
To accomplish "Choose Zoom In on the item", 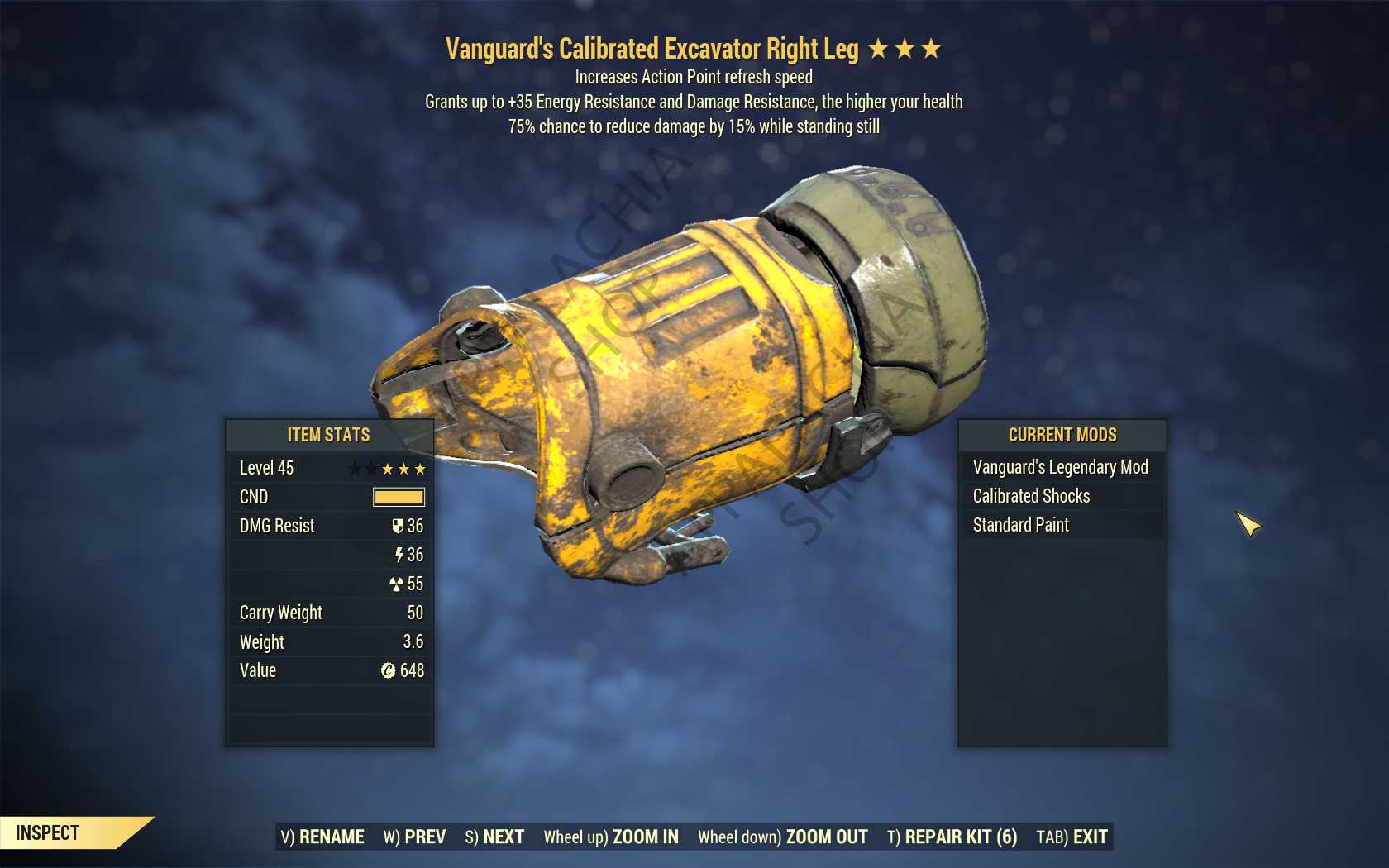I will click(x=611, y=837).
